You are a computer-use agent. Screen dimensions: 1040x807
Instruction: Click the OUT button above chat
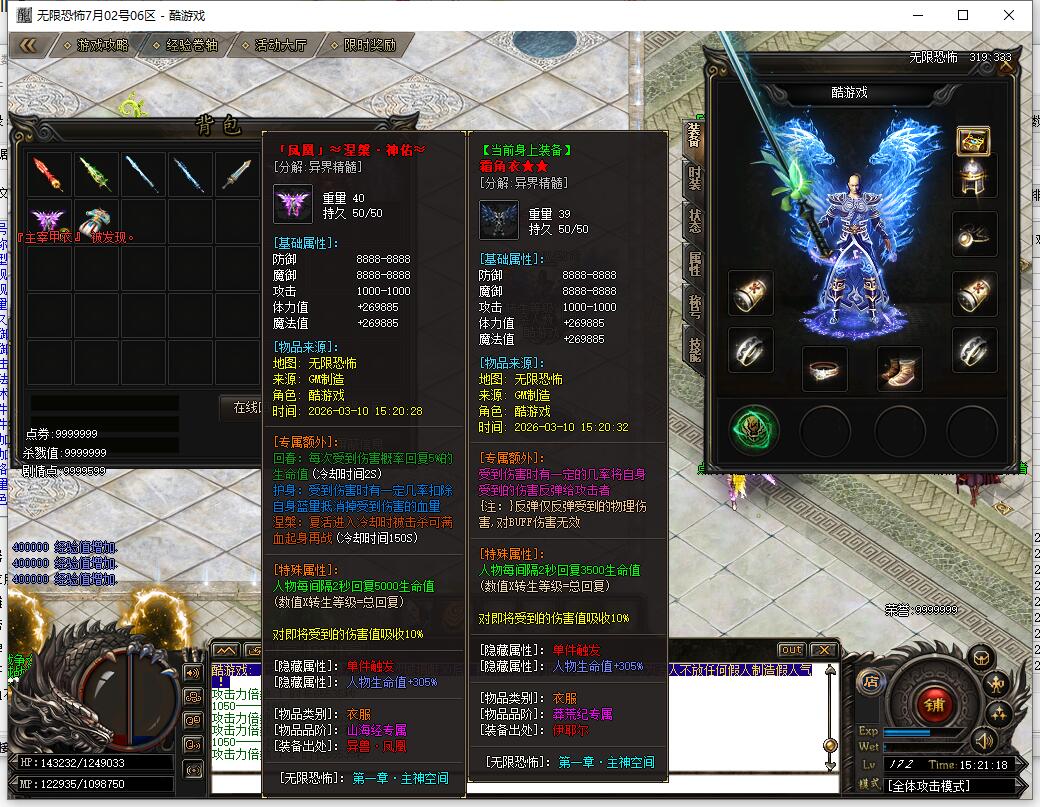790,650
